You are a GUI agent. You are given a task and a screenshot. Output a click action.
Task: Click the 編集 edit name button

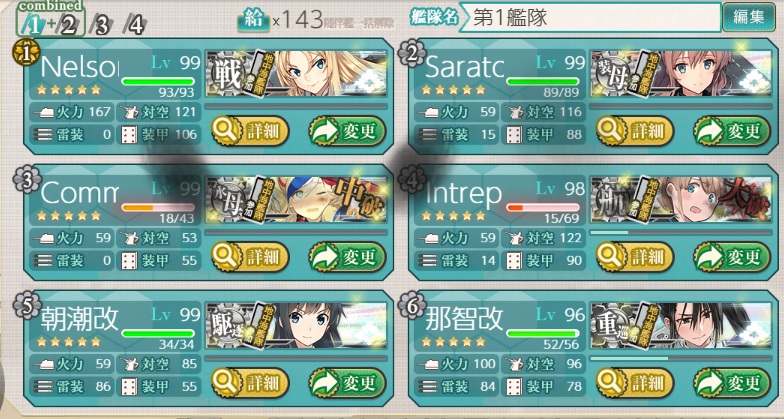click(x=749, y=17)
